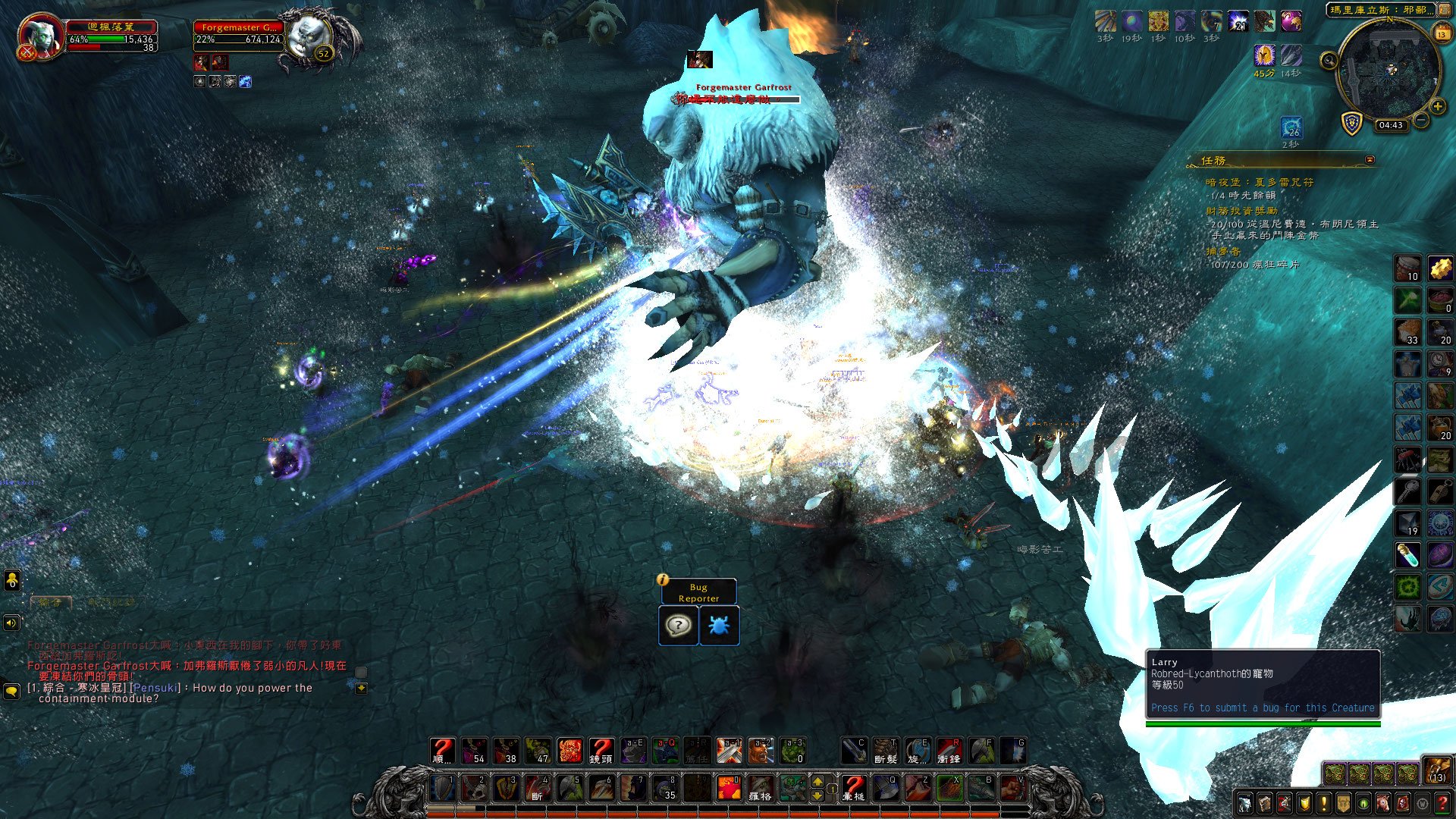Image resolution: width=1456 pixels, height=819 pixels.
Task: Click Pensuki's name in the chat
Action: (155, 688)
